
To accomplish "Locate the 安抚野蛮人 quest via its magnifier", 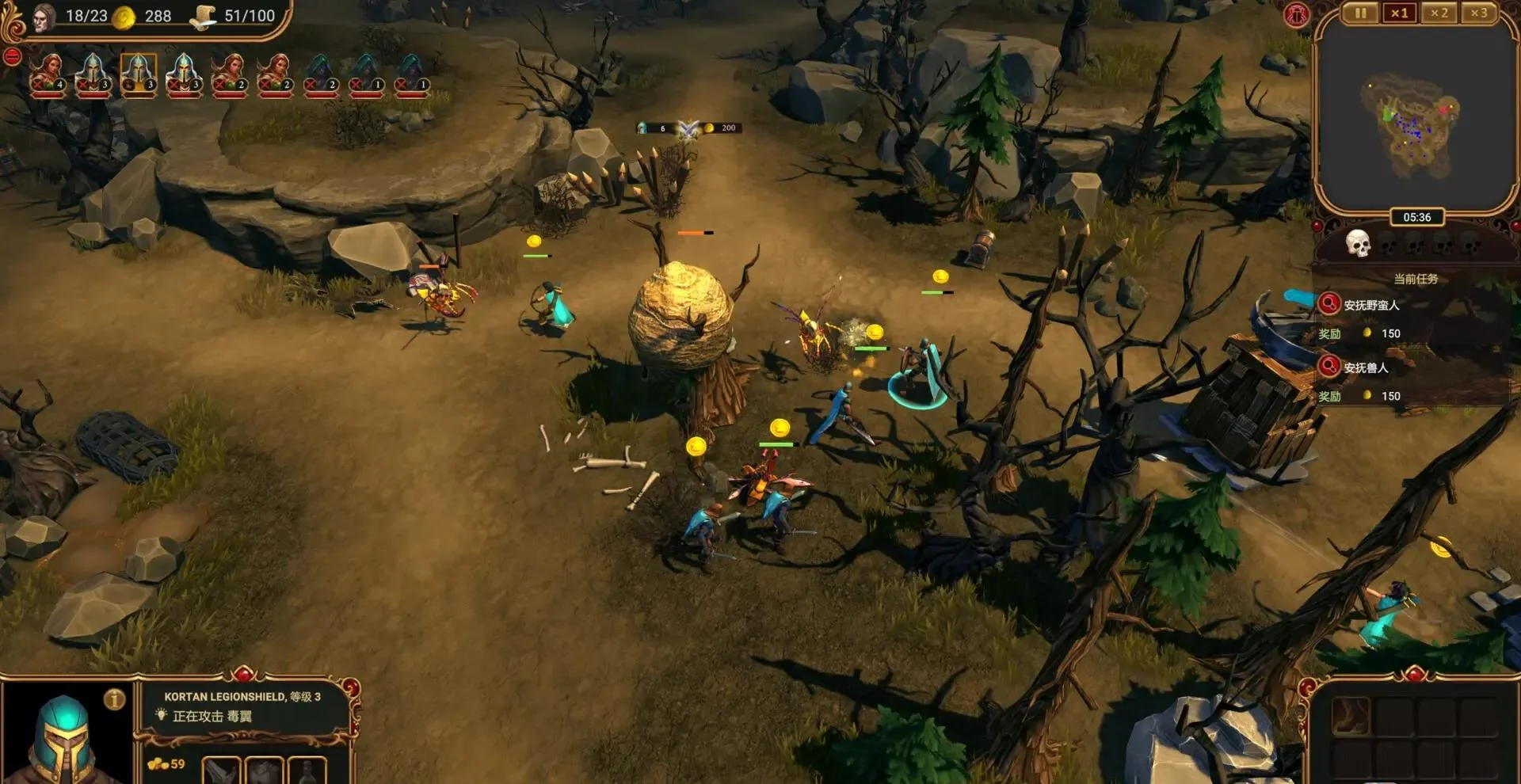I will click(1328, 303).
